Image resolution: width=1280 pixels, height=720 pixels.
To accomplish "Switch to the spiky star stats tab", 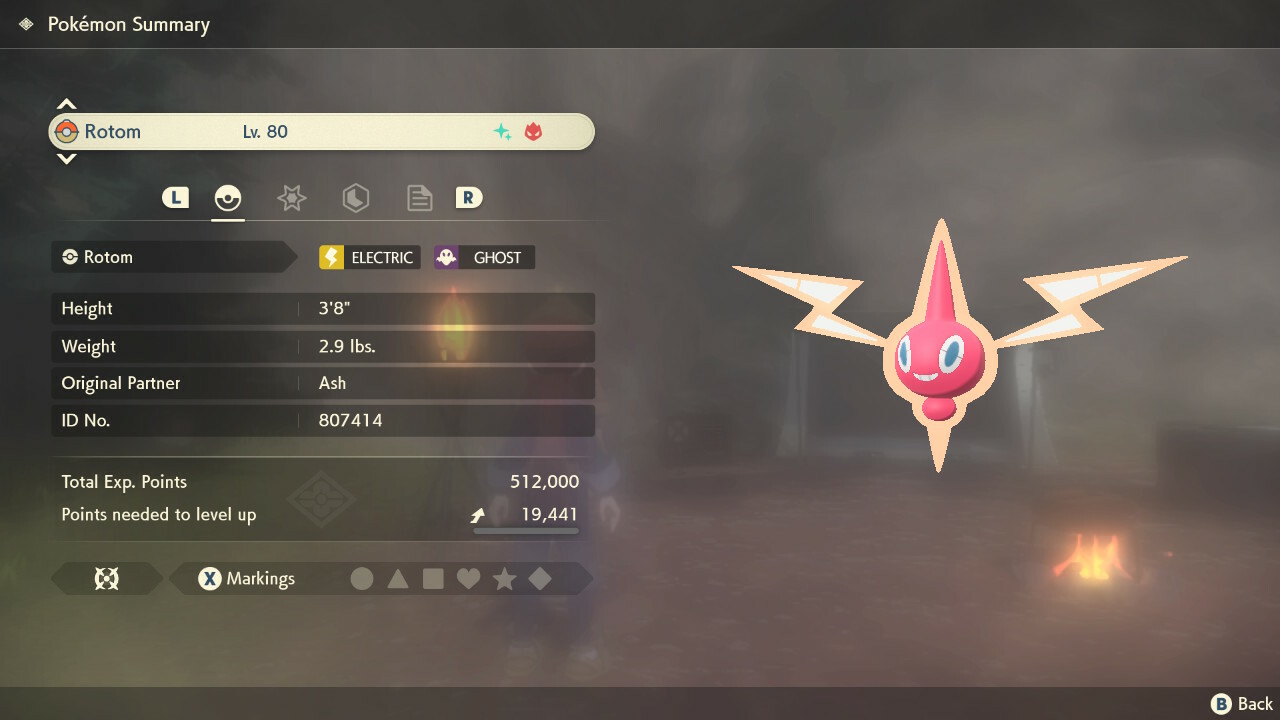I will 291,198.
